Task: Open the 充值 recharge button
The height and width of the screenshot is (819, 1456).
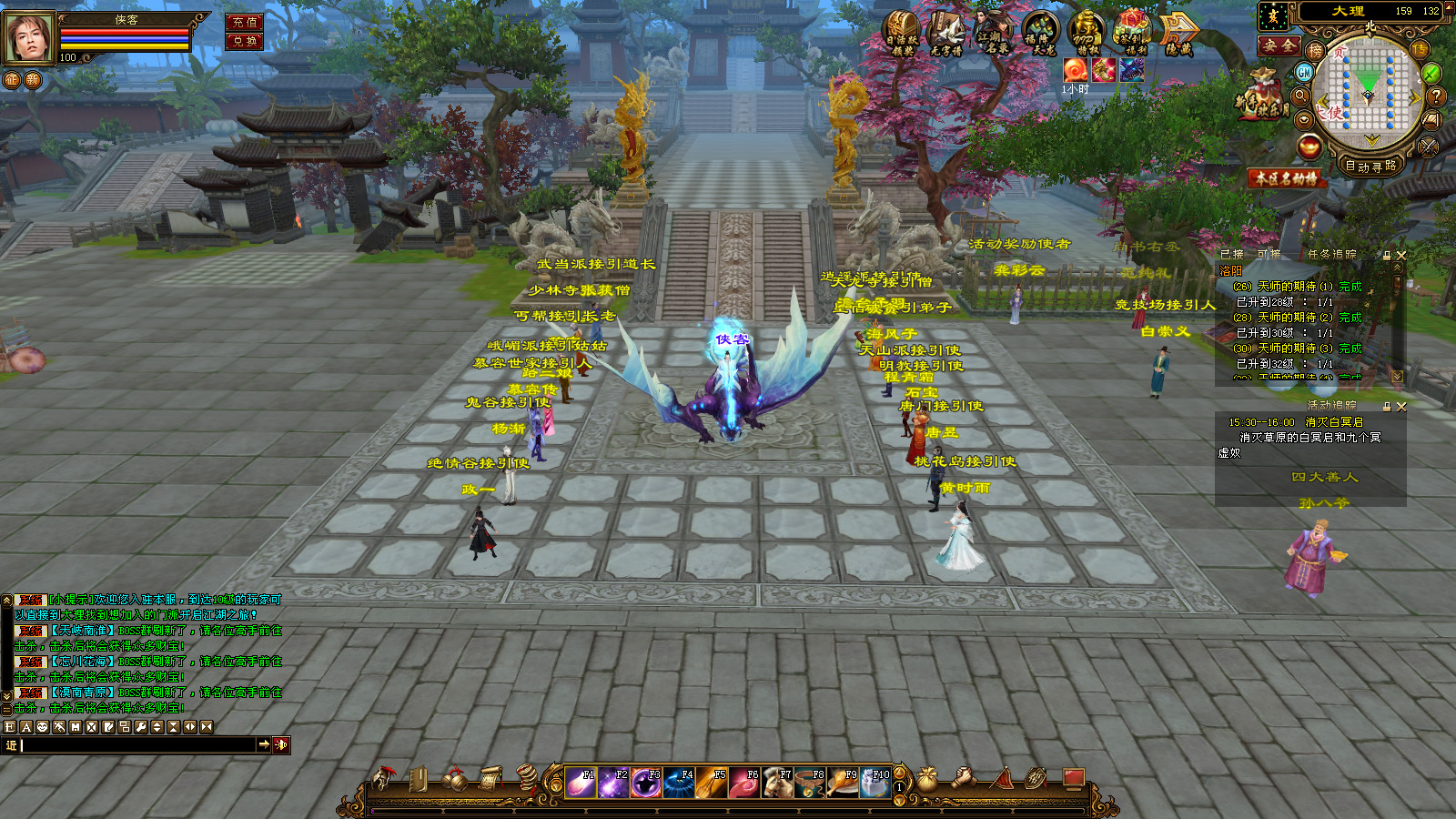Action: 244,22
